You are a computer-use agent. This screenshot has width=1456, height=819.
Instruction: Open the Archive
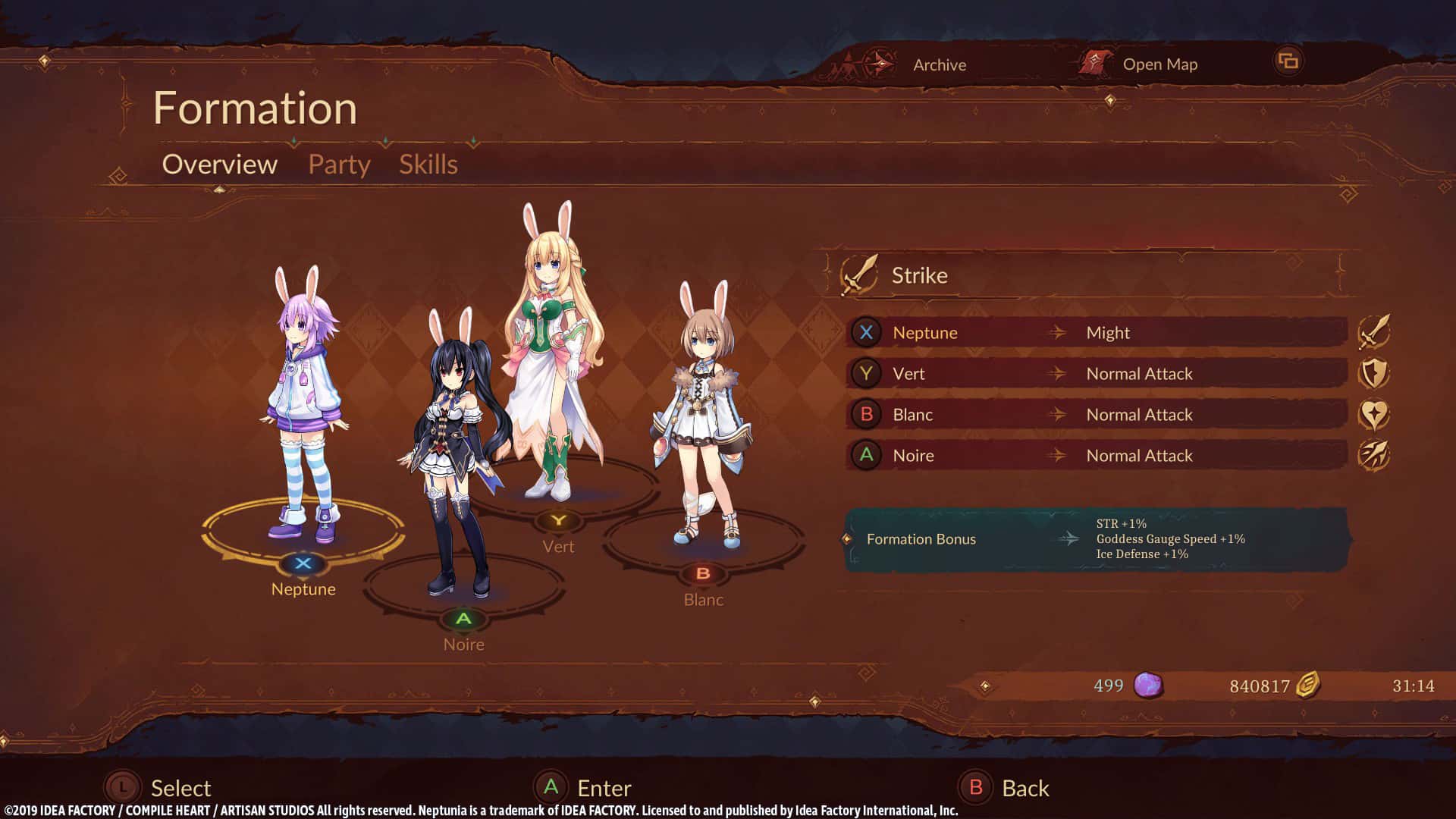click(939, 64)
